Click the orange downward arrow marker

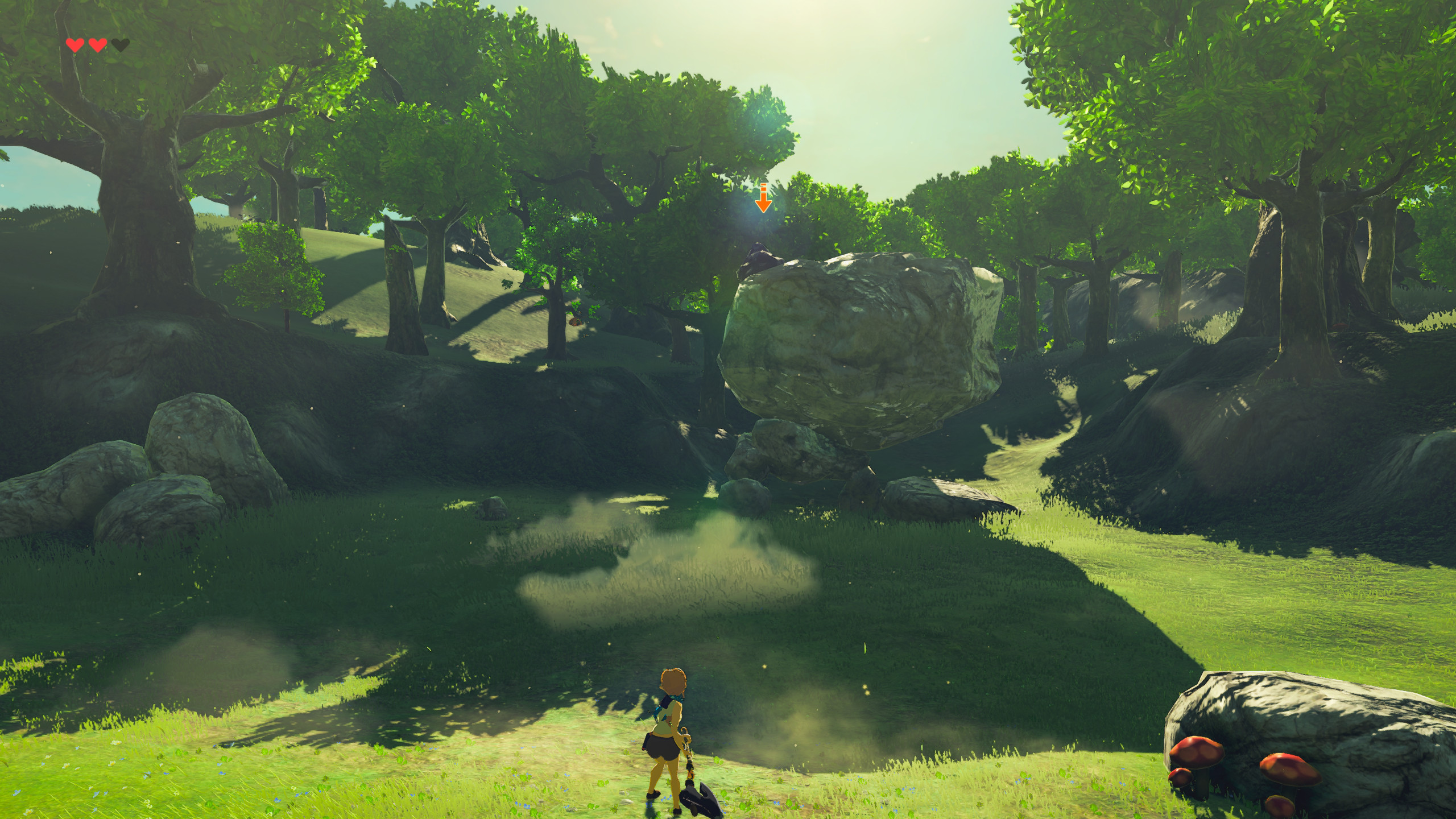pyautogui.click(x=763, y=199)
